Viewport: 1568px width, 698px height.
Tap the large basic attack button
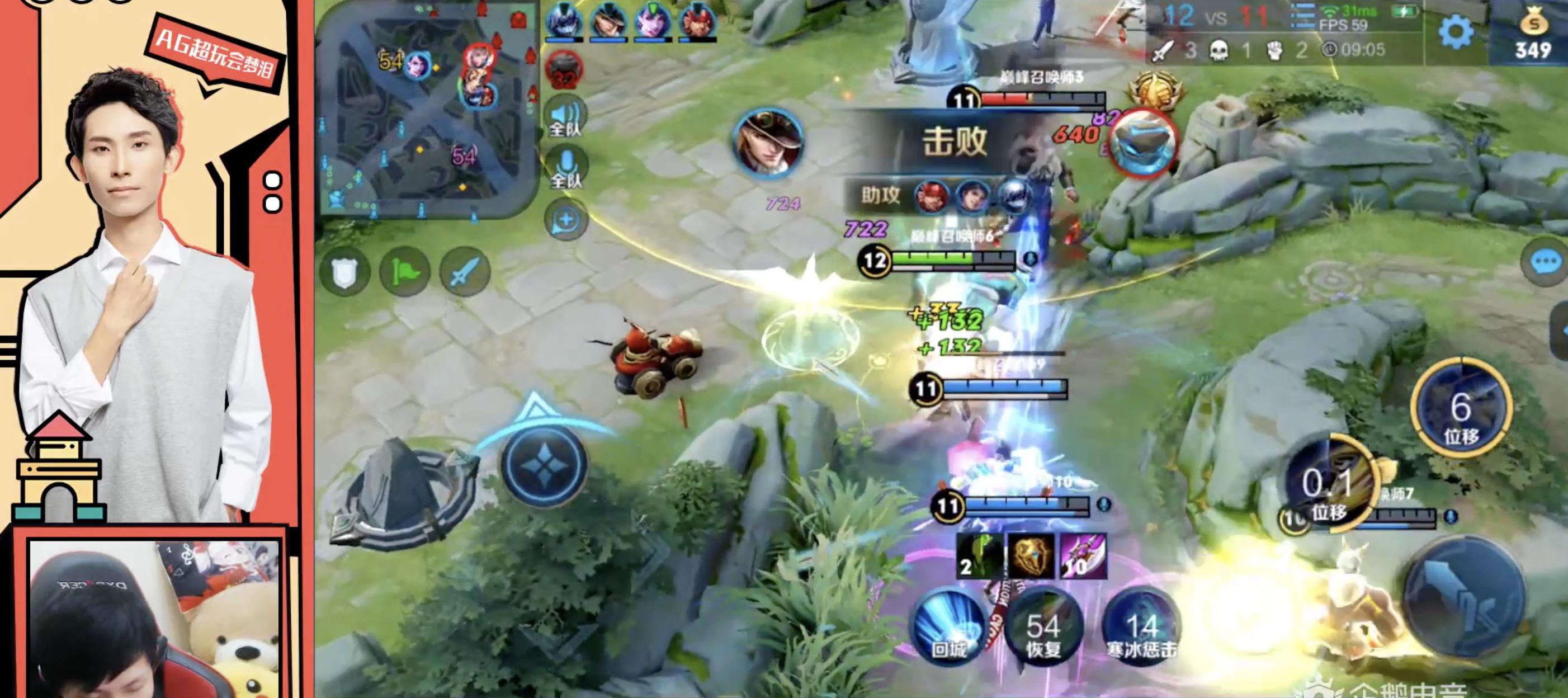pos(1464,602)
